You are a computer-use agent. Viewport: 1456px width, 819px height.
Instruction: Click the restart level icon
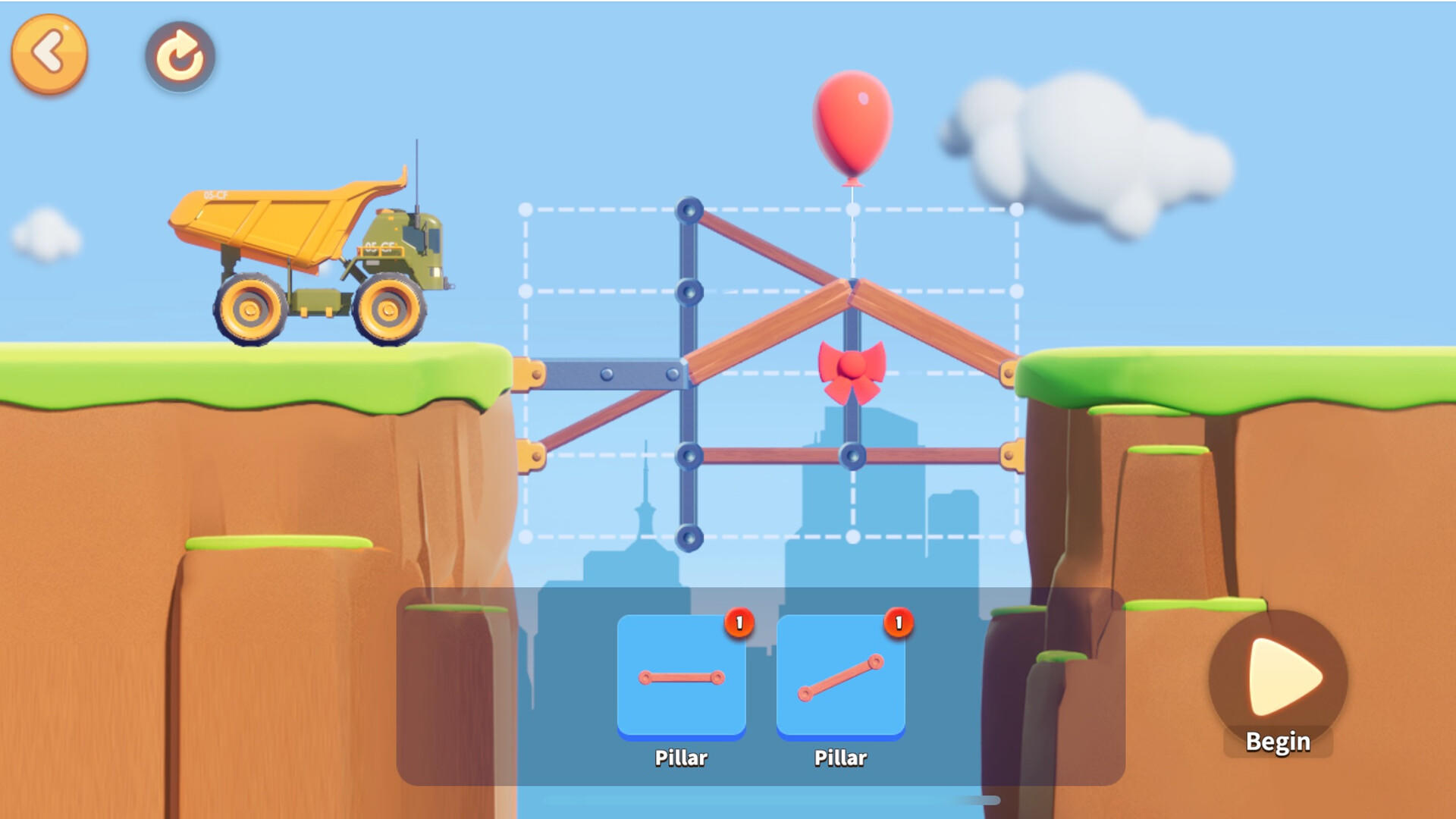179,55
